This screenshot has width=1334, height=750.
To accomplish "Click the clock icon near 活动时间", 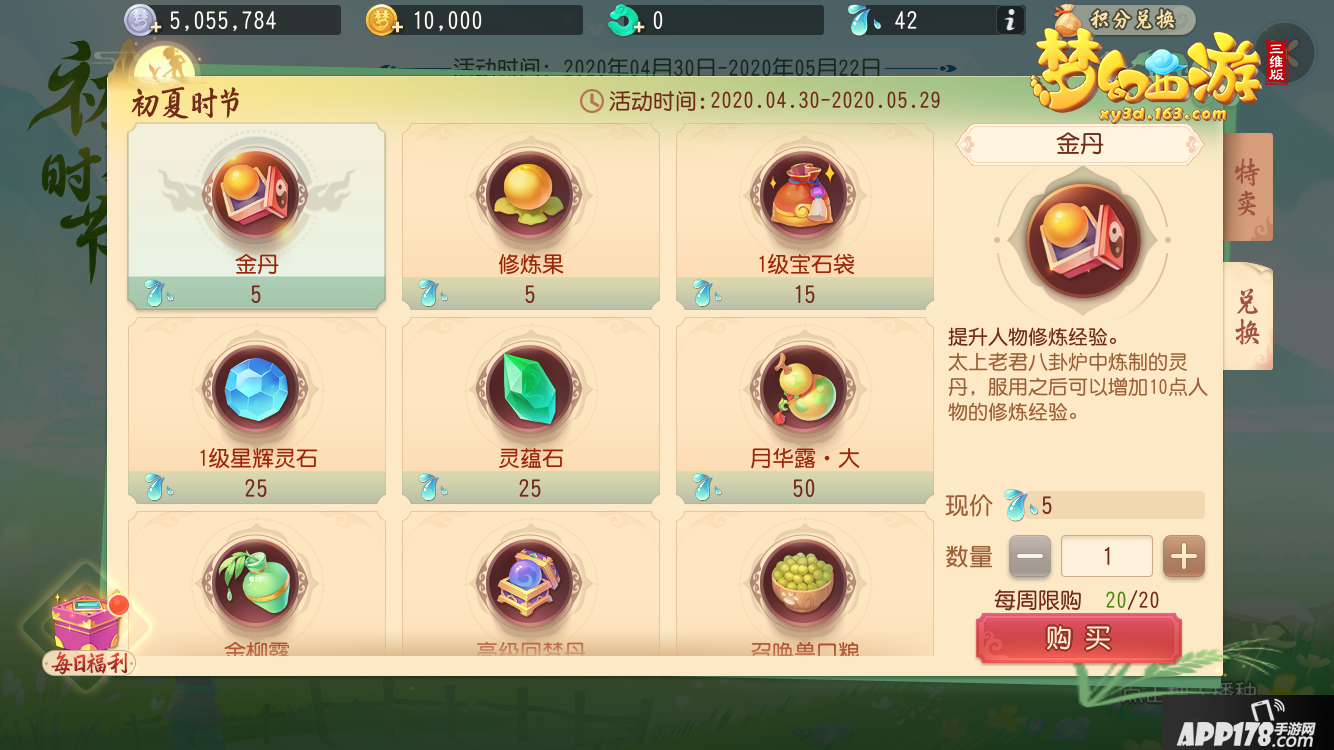I will pyautogui.click(x=589, y=100).
